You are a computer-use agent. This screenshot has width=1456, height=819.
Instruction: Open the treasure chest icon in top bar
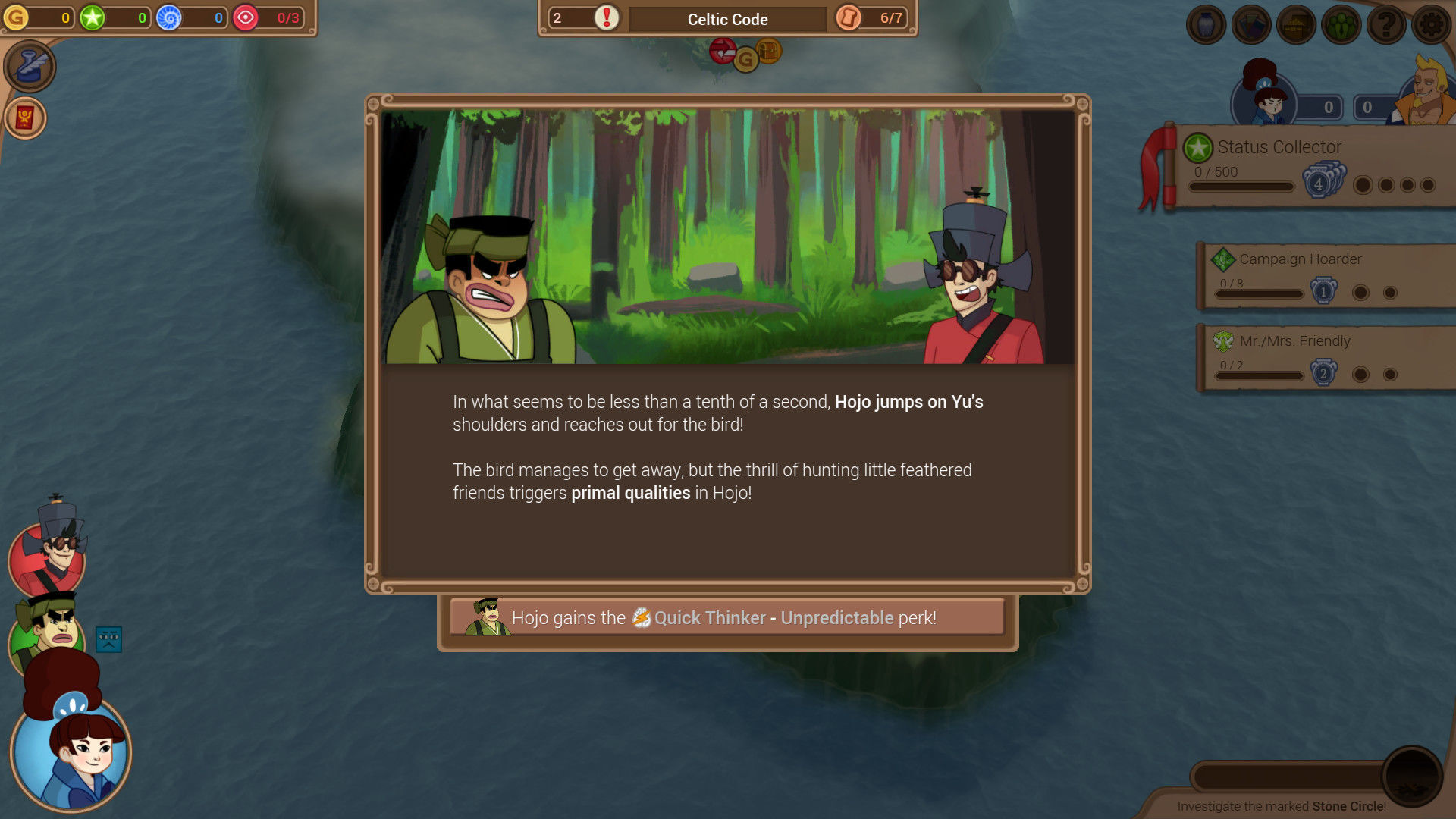1296,25
